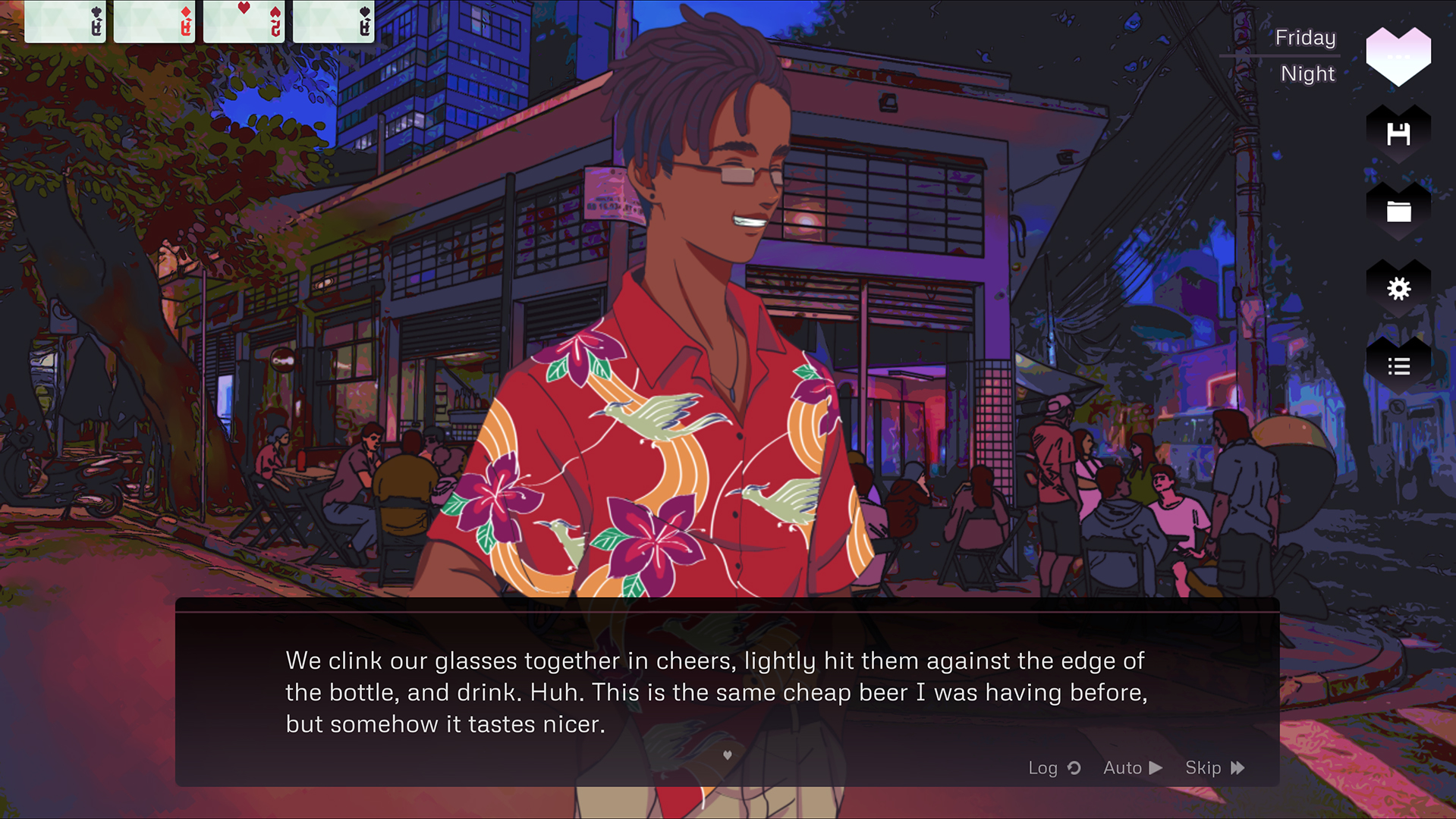
Task: Click the "Friday" day label
Action: click(x=1306, y=37)
